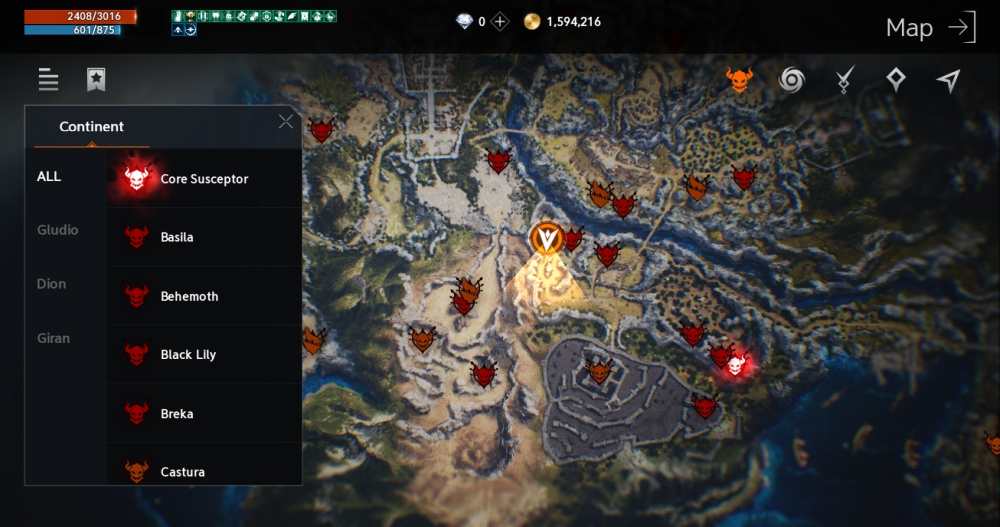Pick Black Lily from the list
The width and height of the screenshot is (1000, 527).
[188, 355]
